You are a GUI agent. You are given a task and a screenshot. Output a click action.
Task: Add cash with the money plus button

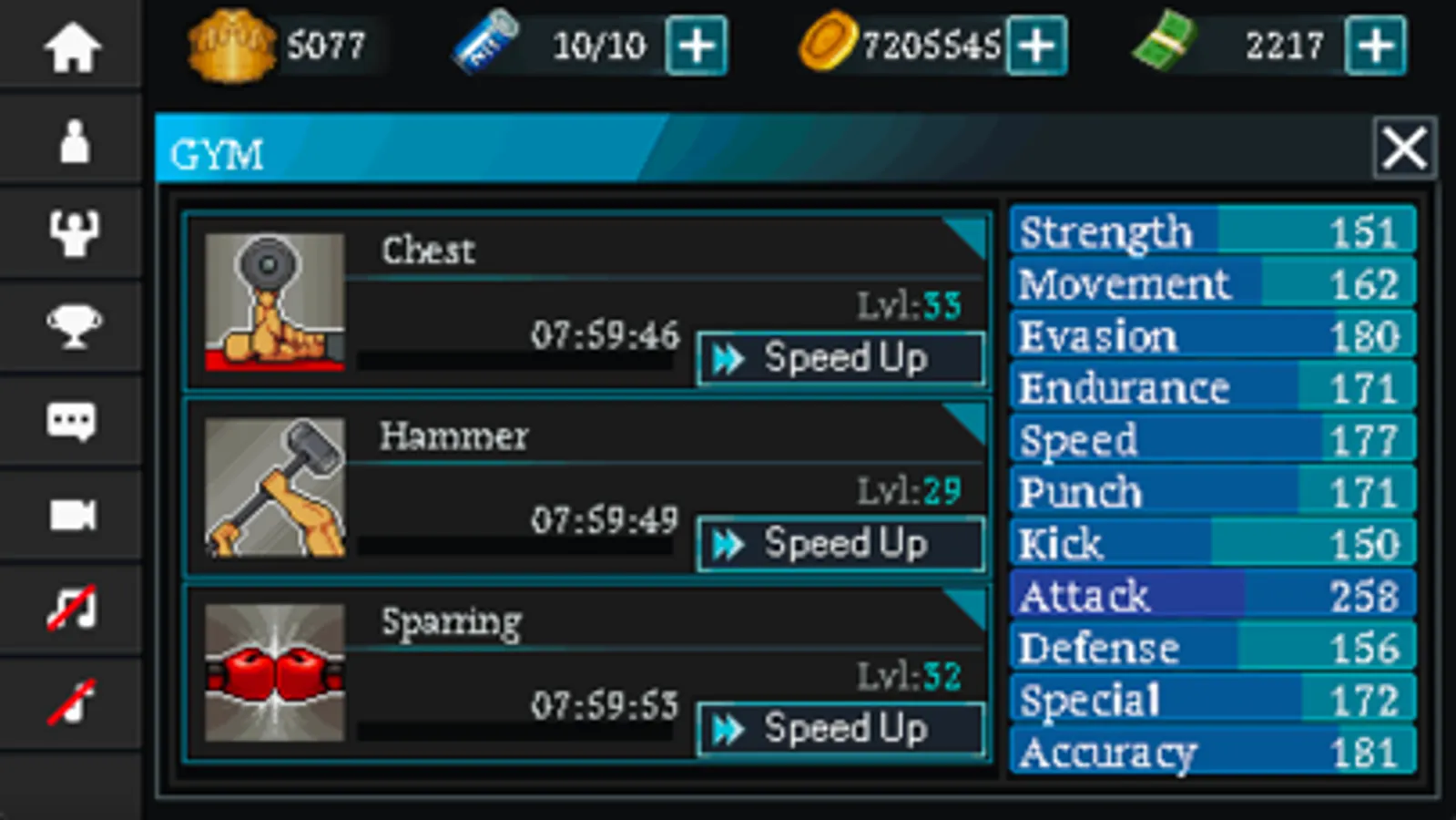click(1376, 45)
